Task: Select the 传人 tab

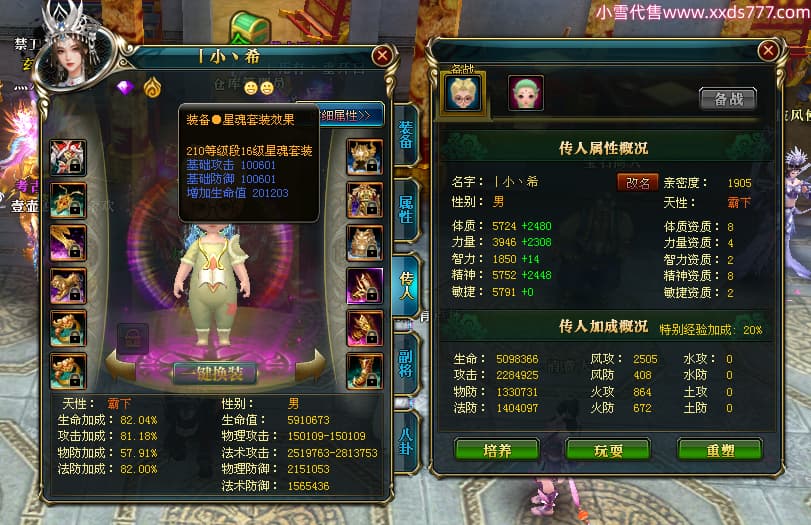Action: point(407,282)
